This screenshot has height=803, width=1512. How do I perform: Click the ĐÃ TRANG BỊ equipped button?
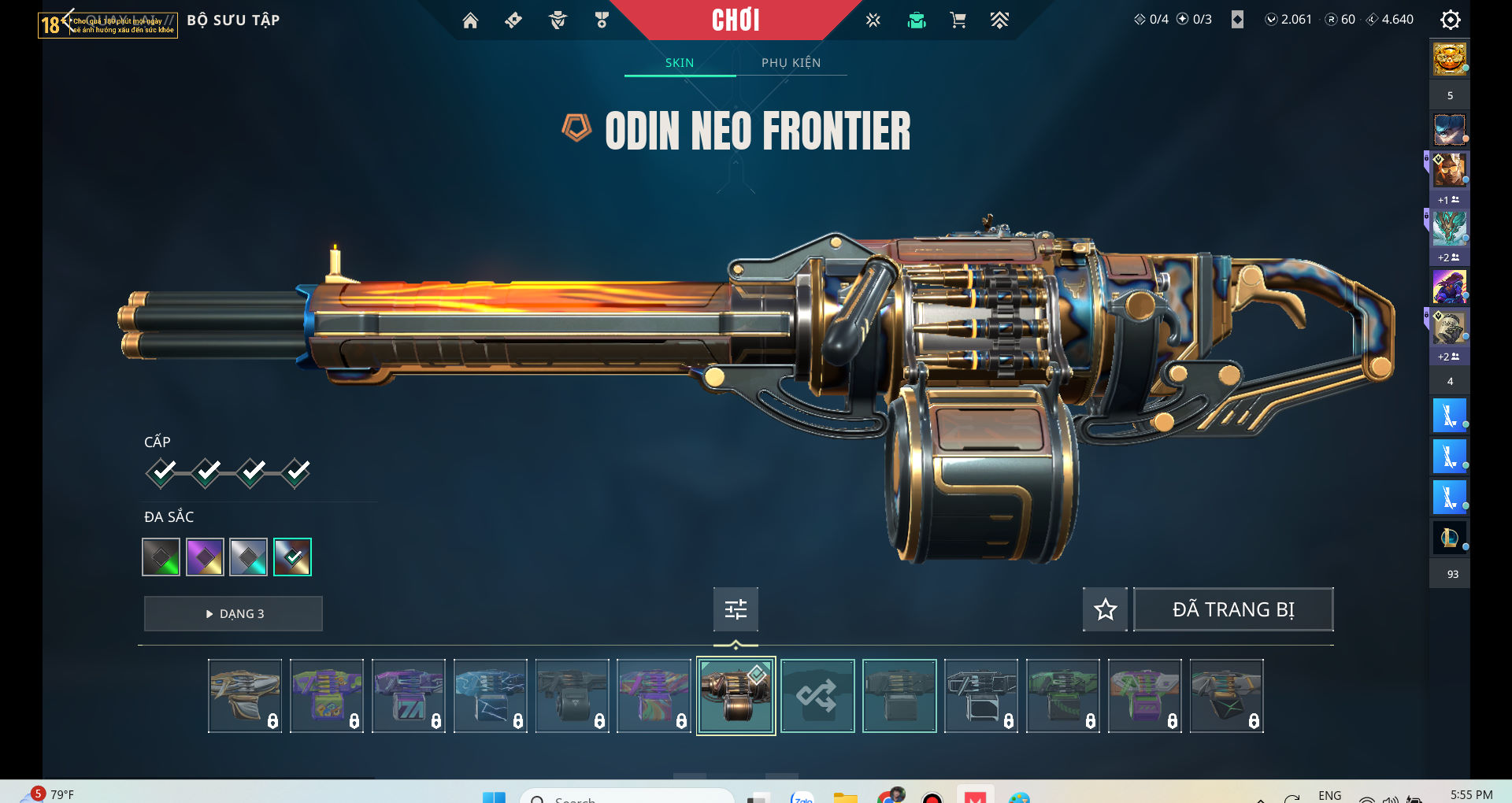click(x=1232, y=609)
